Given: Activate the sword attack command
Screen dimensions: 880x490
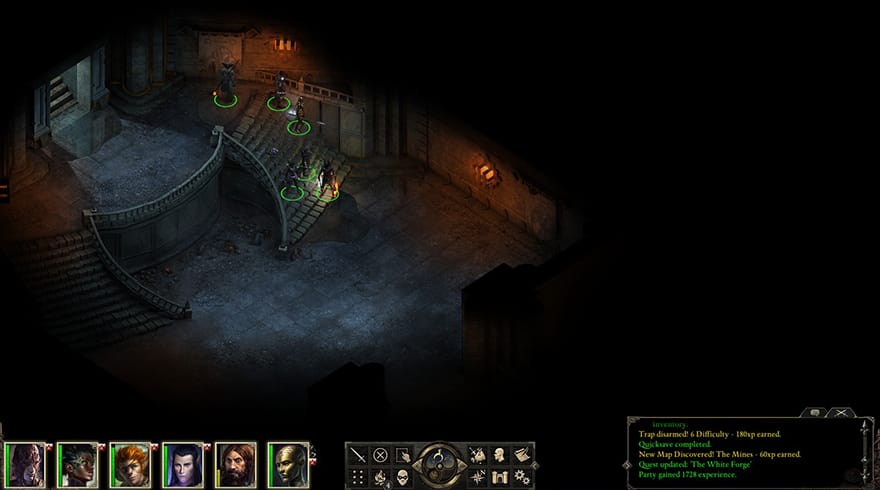Looking at the screenshot, I should [358, 454].
